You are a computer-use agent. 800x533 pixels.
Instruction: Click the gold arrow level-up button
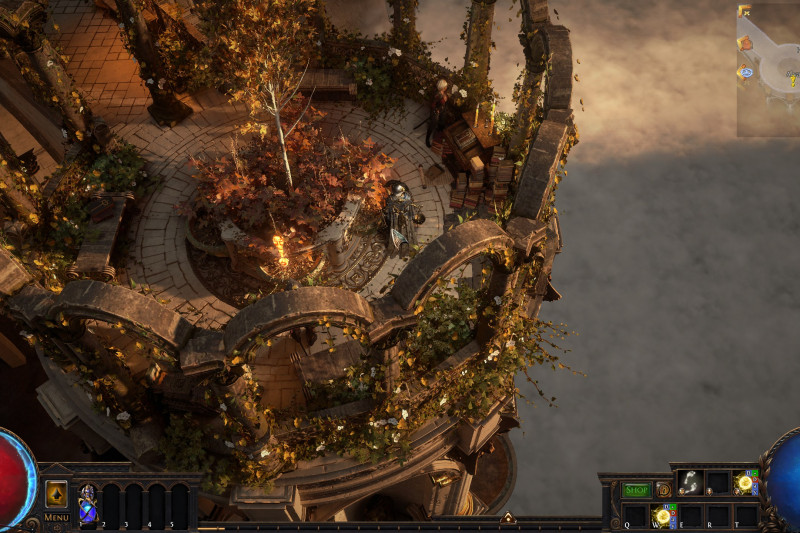pyautogui.click(x=56, y=494)
